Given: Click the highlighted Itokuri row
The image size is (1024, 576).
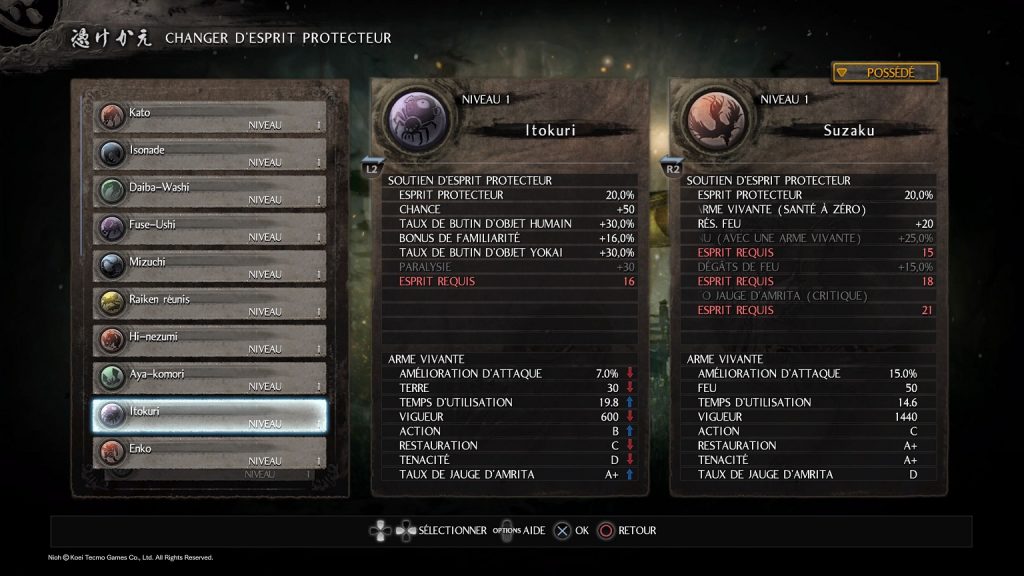Looking at the screenshot, I should click(x=210, y=415).
